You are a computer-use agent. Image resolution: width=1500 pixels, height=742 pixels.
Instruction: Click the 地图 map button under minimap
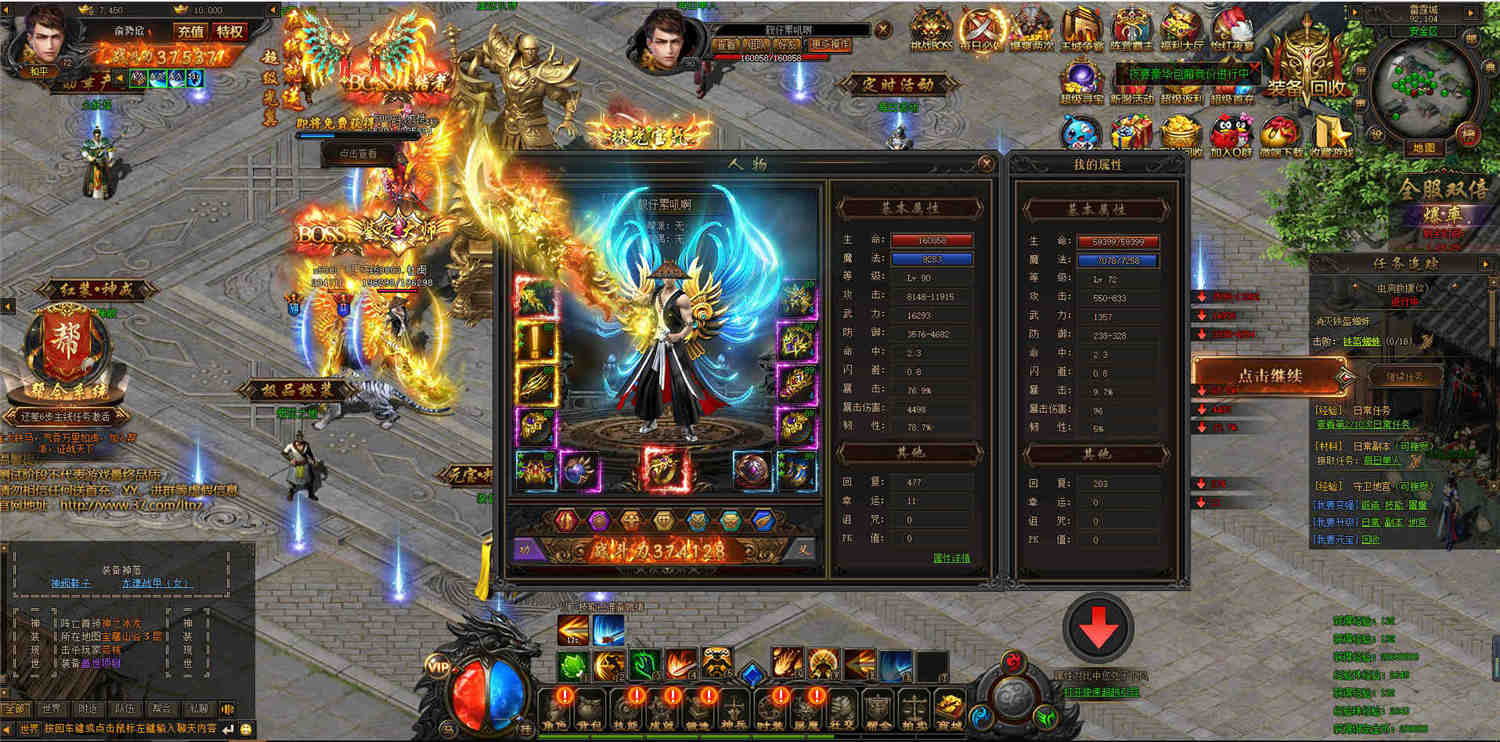point(1424,148)
